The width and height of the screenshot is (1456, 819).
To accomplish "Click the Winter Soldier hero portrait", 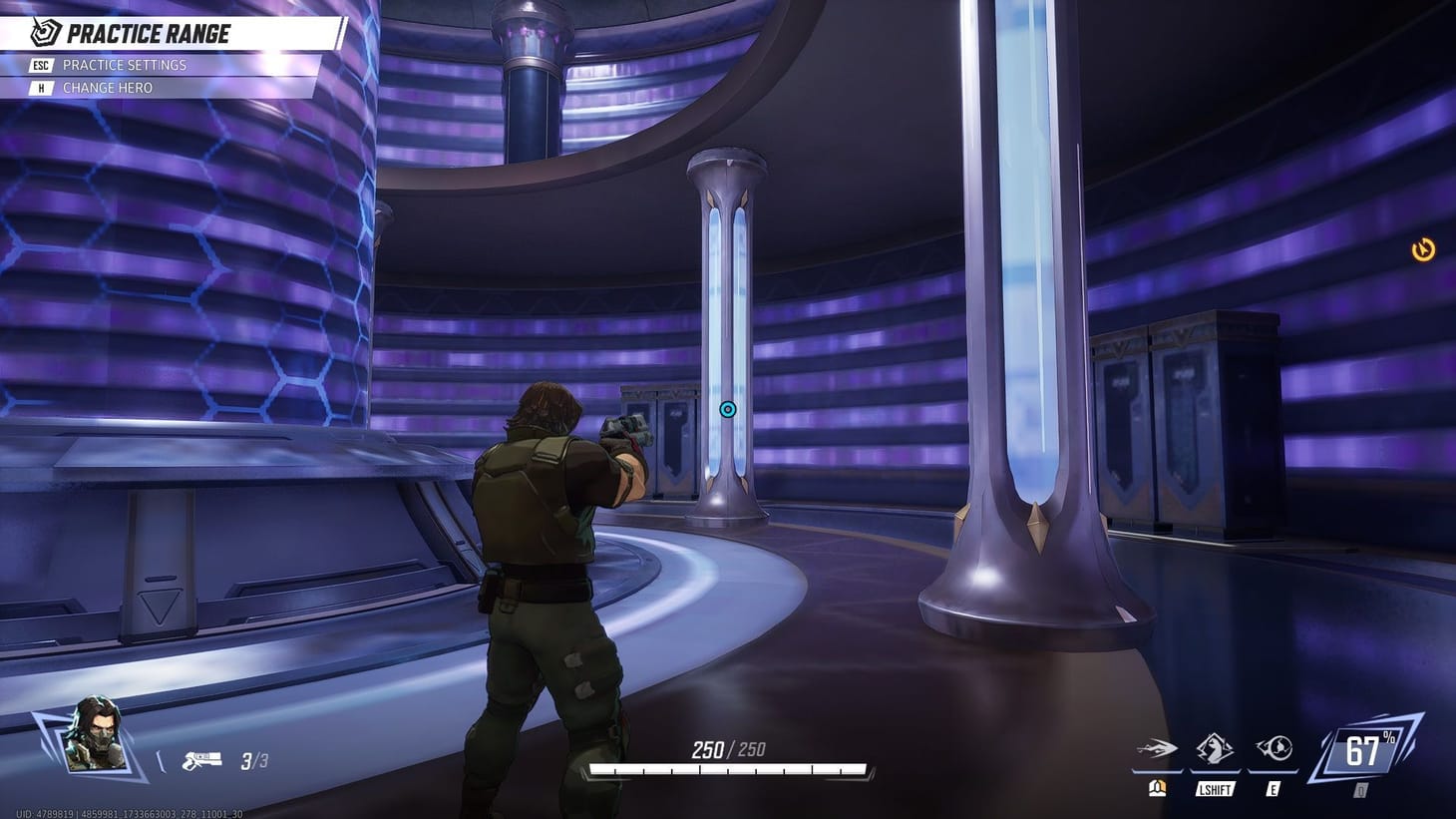I will pyautogui.click(x=93, y=736).
